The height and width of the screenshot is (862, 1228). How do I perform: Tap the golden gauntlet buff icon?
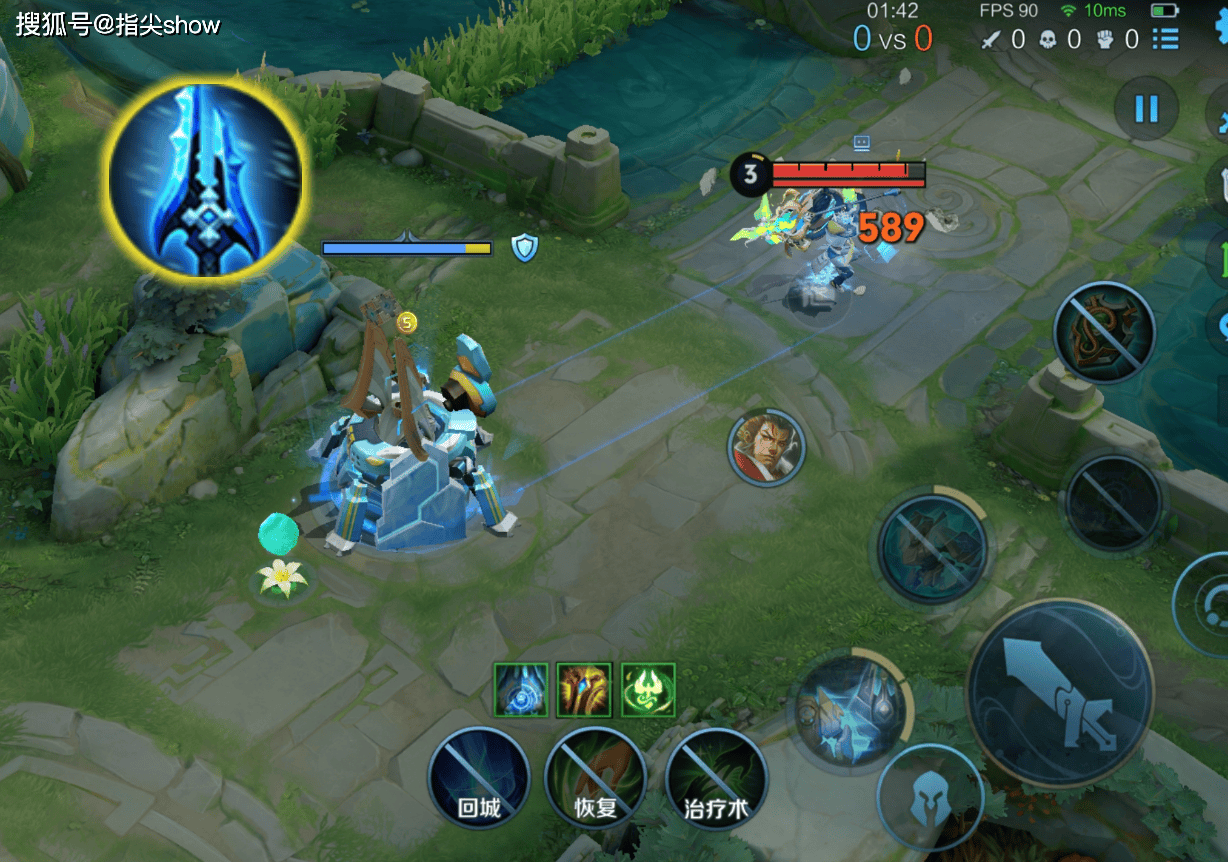pos(584,690)
